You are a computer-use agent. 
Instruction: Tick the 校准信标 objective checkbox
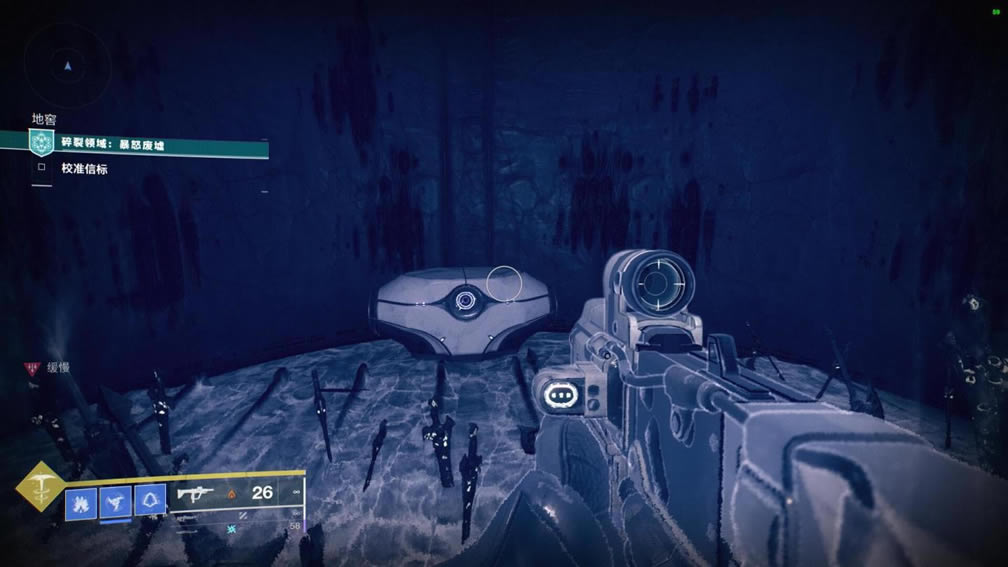point(41,168)
